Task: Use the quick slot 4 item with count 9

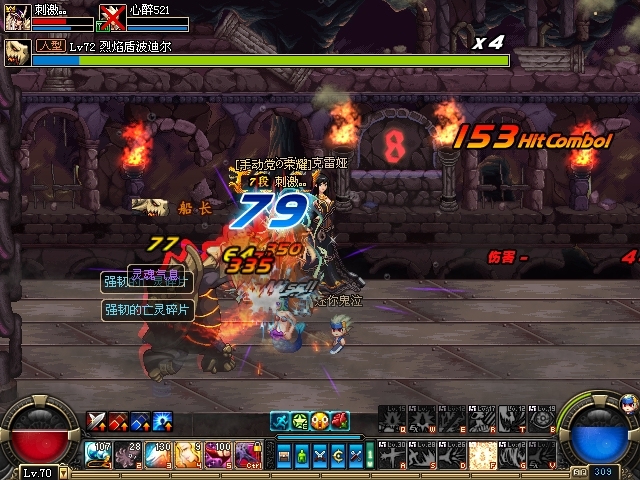Action: click(x=188, y=455)
